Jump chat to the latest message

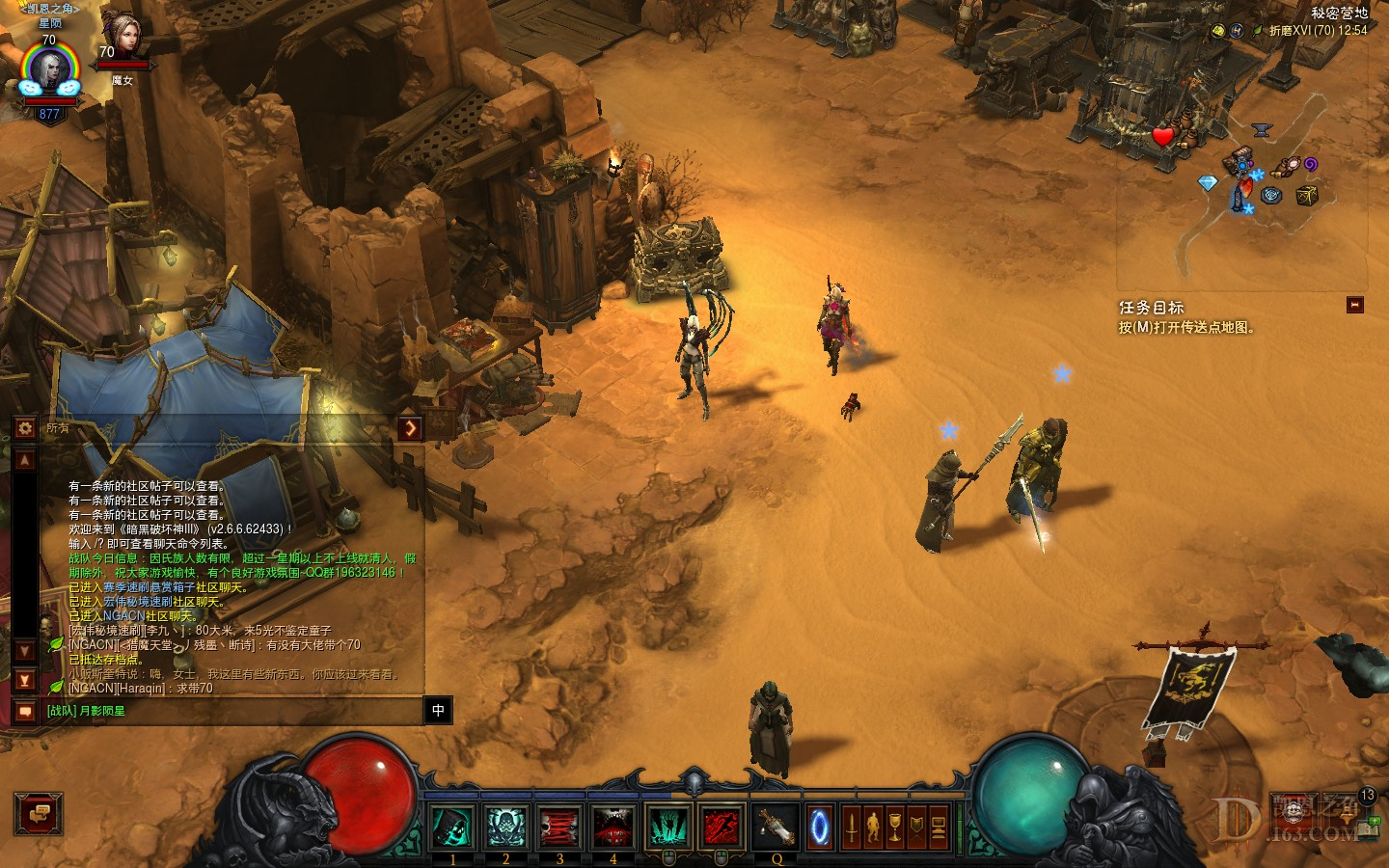pos(25,681)
